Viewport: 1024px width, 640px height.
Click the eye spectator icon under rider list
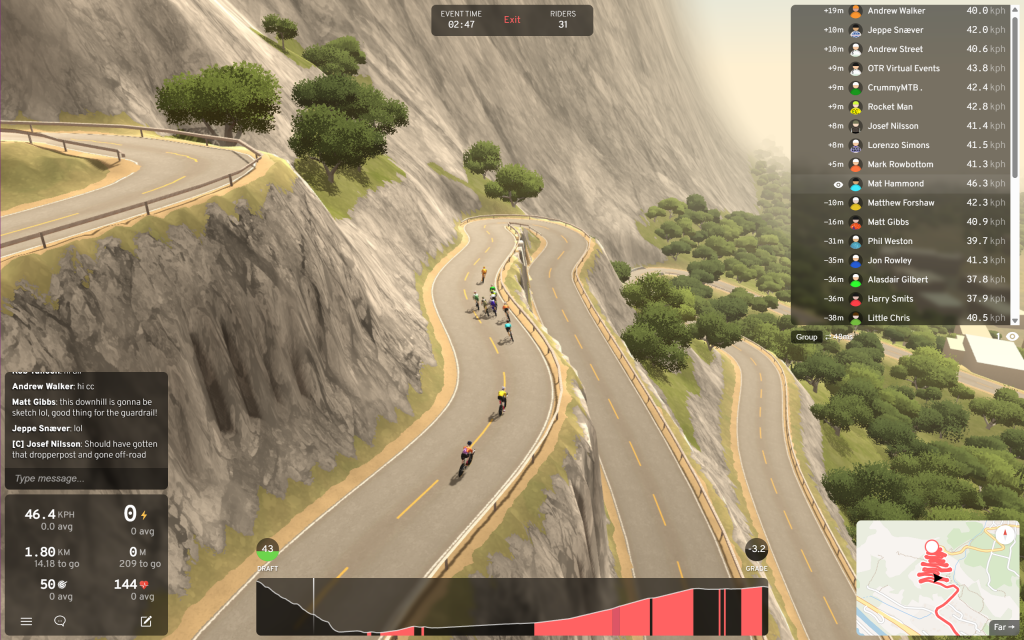[x=1012, y=337]
